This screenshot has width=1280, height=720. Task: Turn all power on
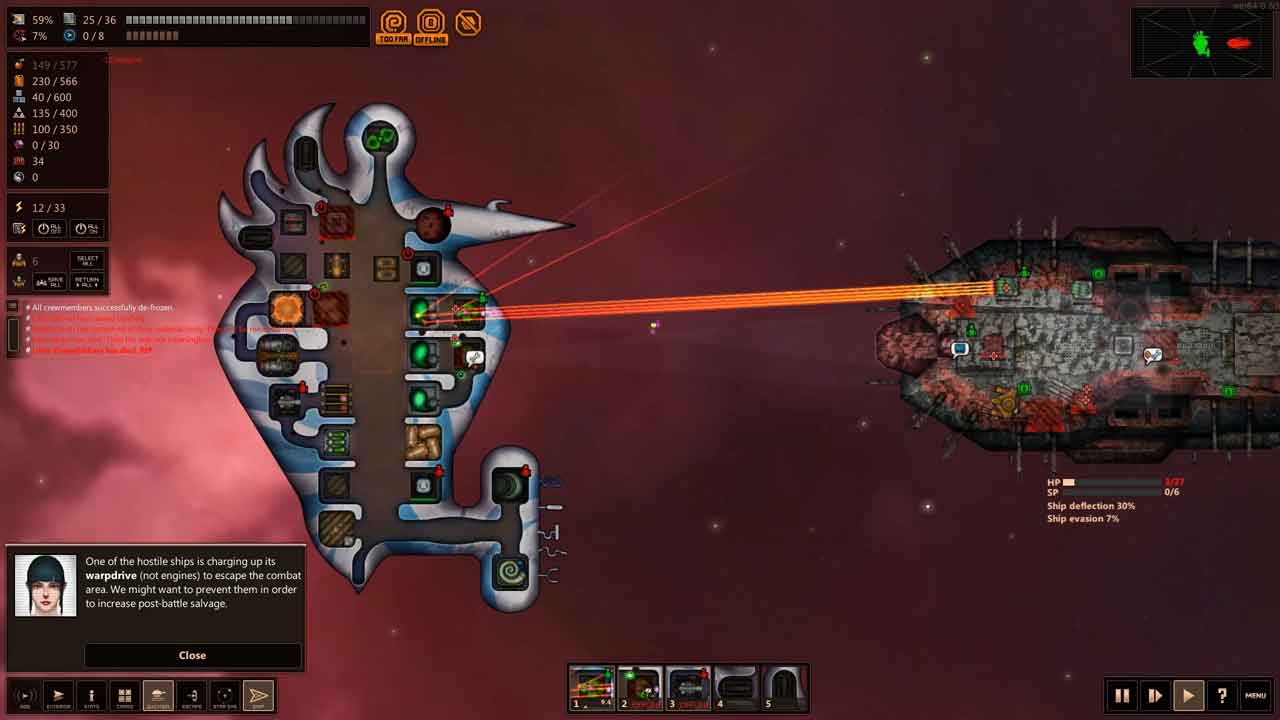pyautogui.click(x=87, y=229)
